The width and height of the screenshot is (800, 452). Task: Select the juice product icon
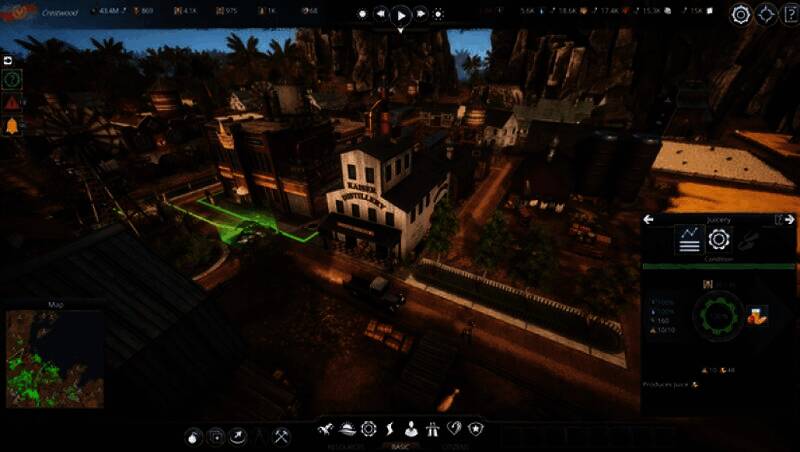tap(756, 315)
